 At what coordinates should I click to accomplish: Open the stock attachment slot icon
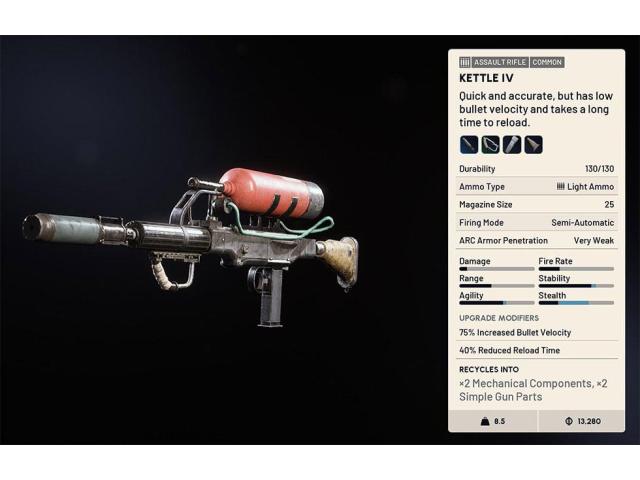(534, 144)
